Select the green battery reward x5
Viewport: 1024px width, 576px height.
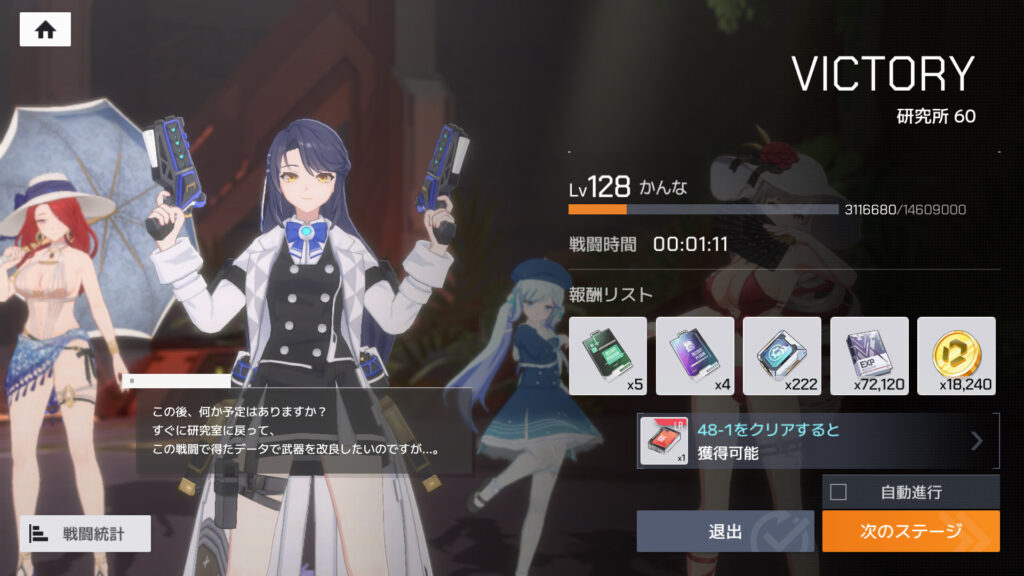(x=607, y=355)
